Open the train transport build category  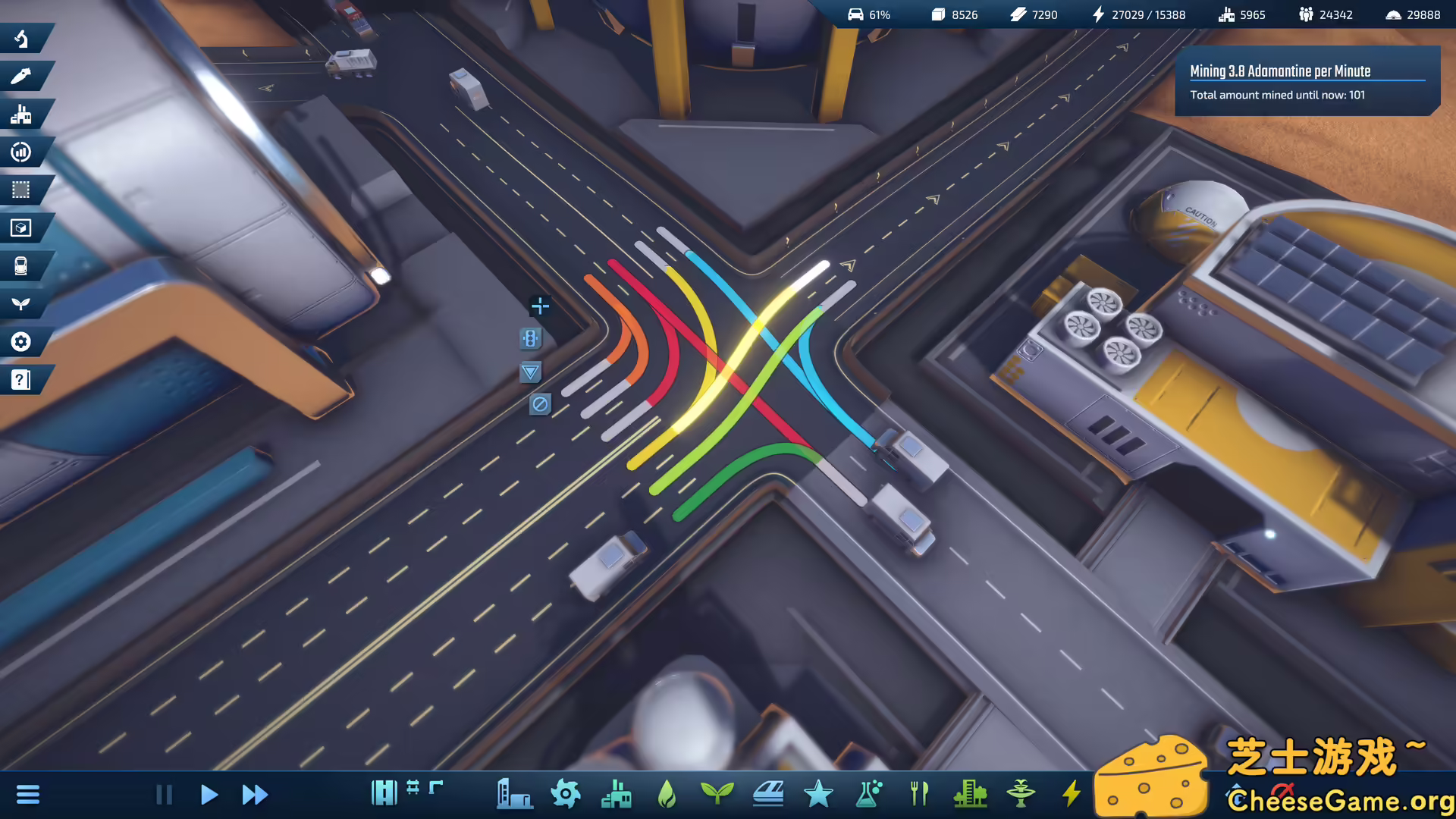(767, 794)
